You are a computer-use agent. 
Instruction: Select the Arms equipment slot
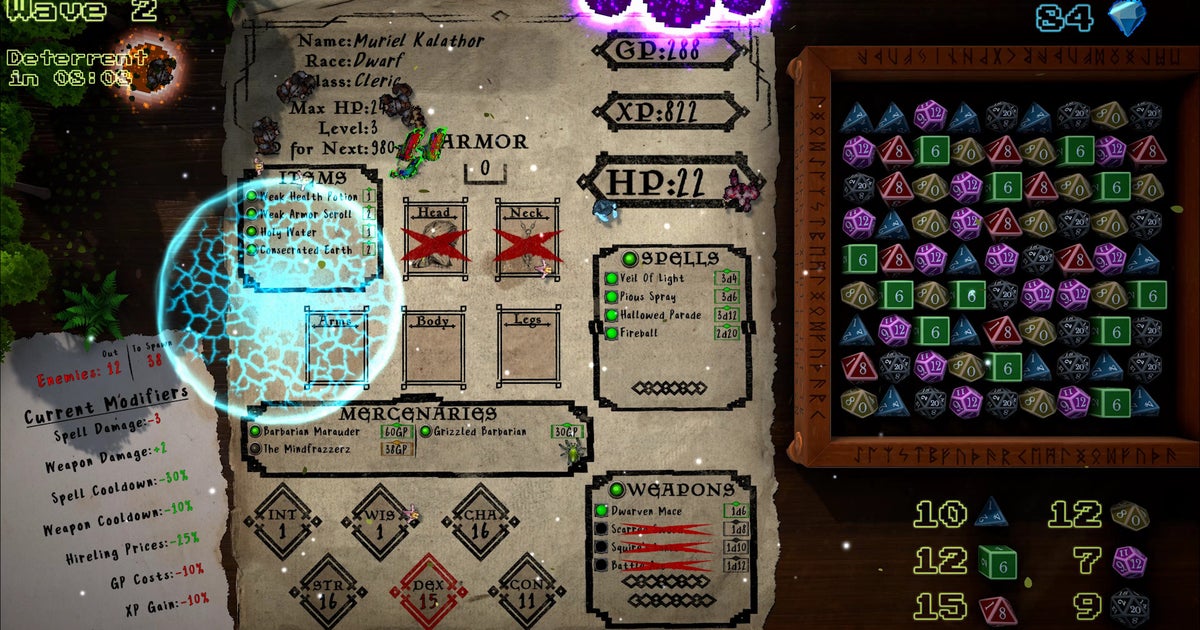coord(337,350)
